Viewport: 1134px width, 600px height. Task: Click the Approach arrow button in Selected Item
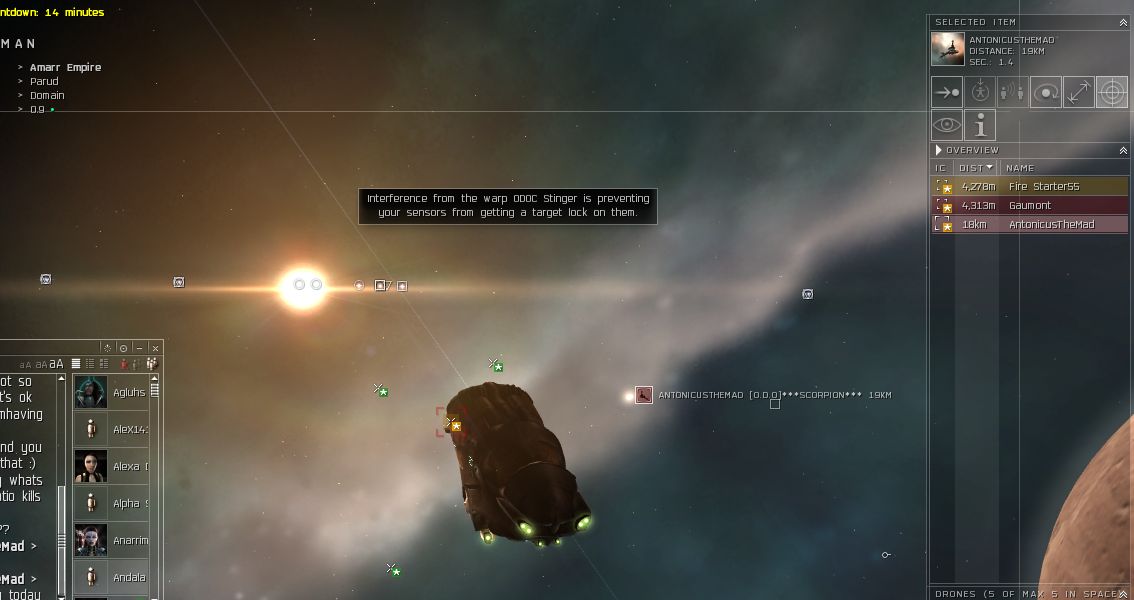click(946, 92)
